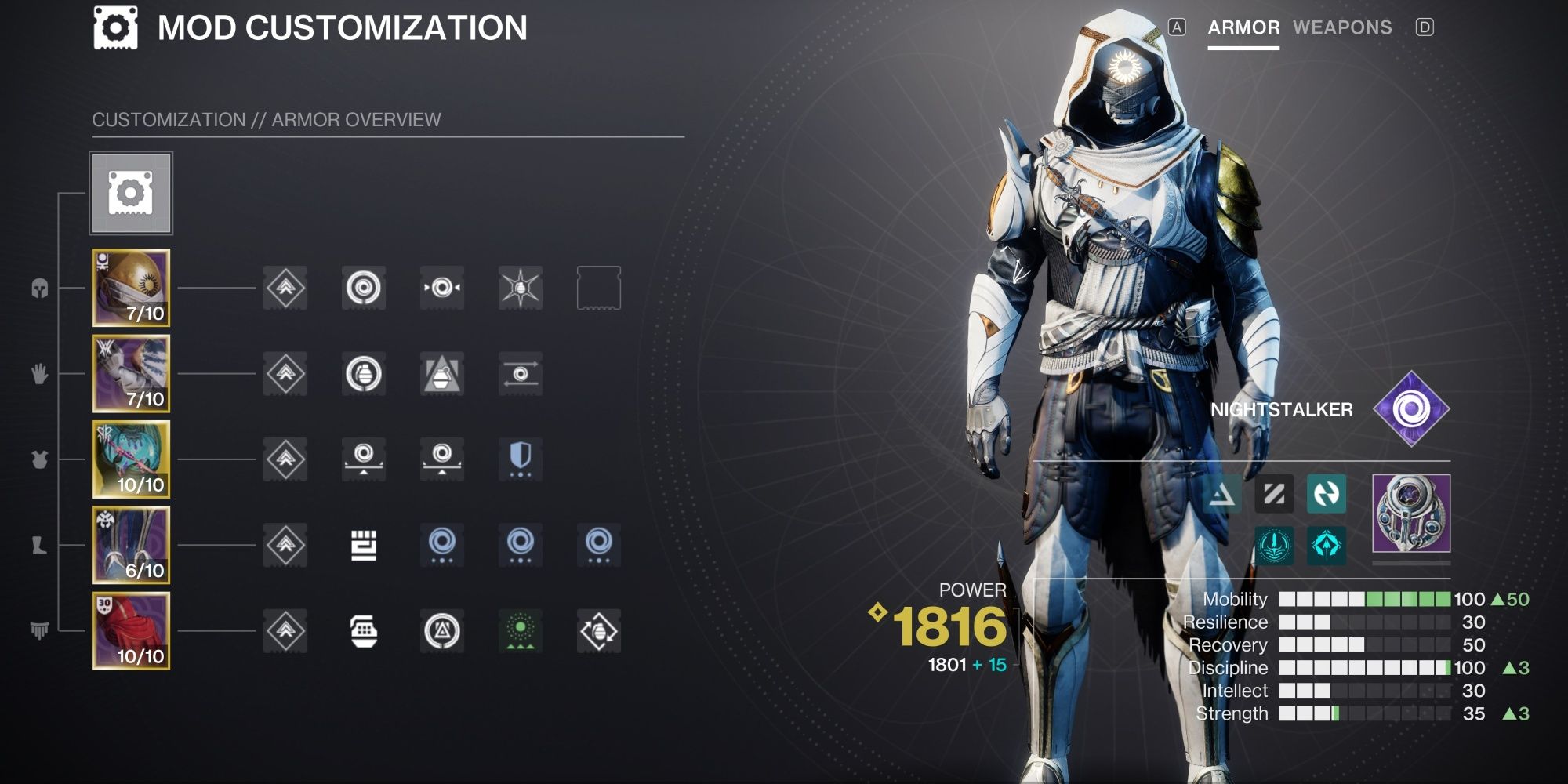
Task: Select the Armor tab
Action: pyautogui.click(x=1243, y=28)
